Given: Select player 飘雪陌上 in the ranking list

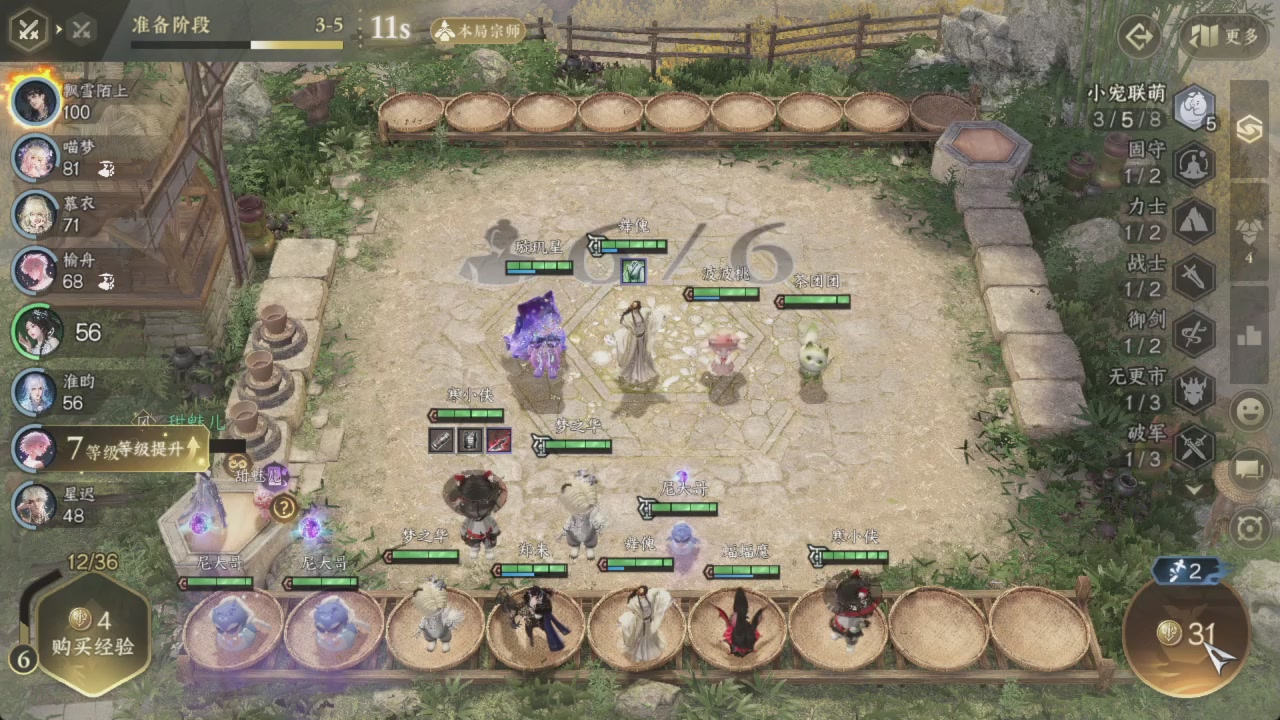Looking at the screenshot, I should click(x=38, y=100).
